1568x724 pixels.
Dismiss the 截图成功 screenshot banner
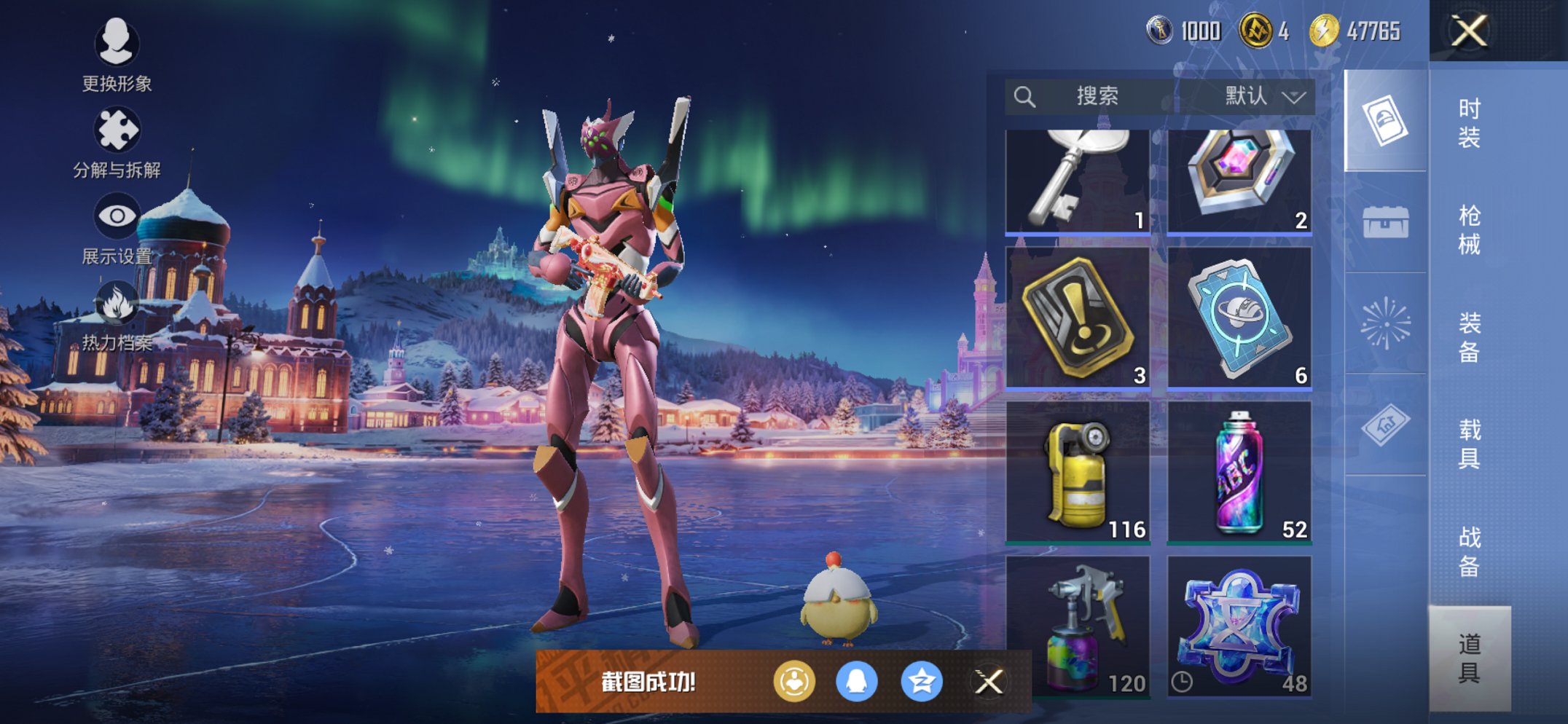click(x=989, y=682)
